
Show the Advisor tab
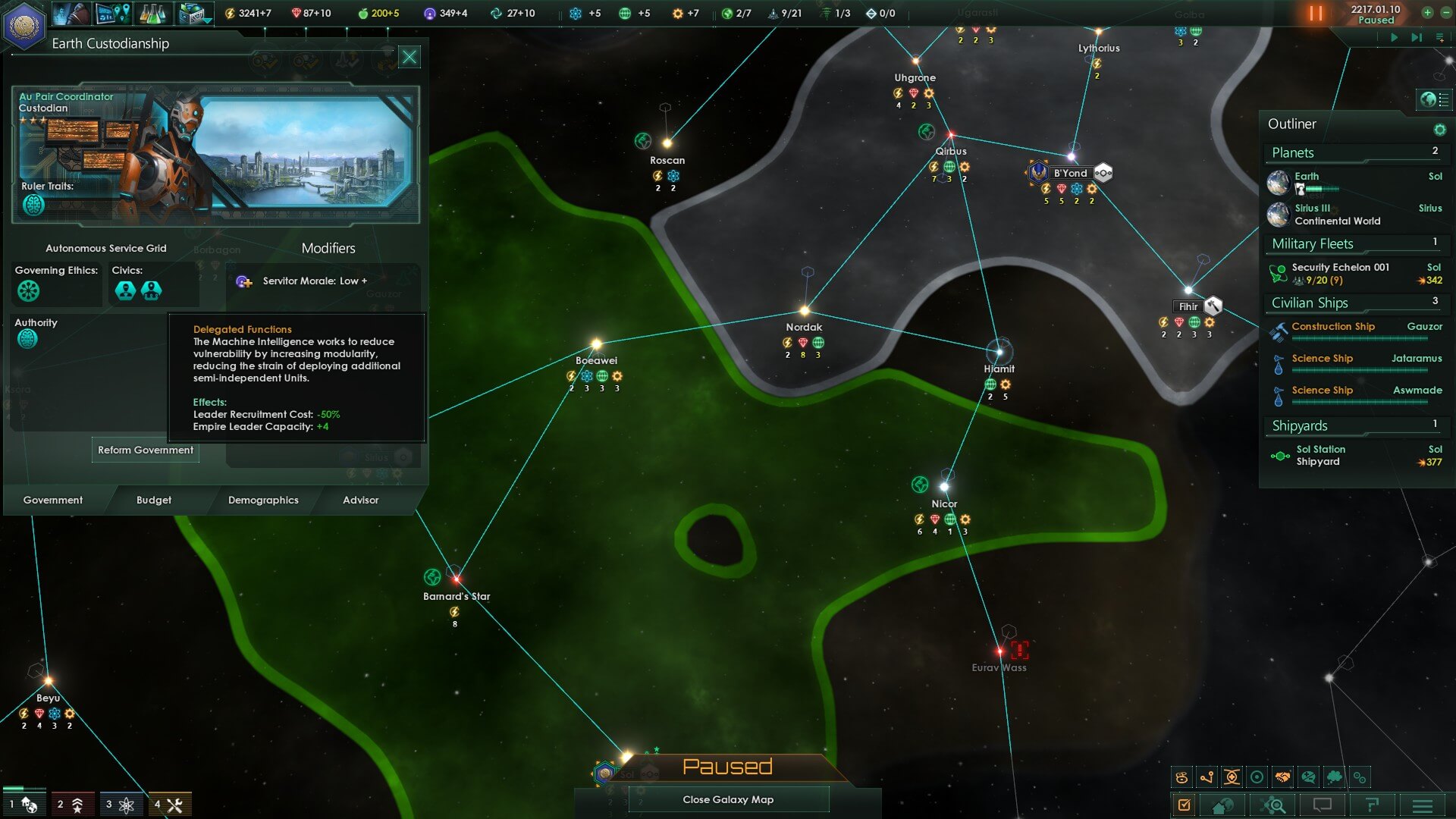(360, 500)
